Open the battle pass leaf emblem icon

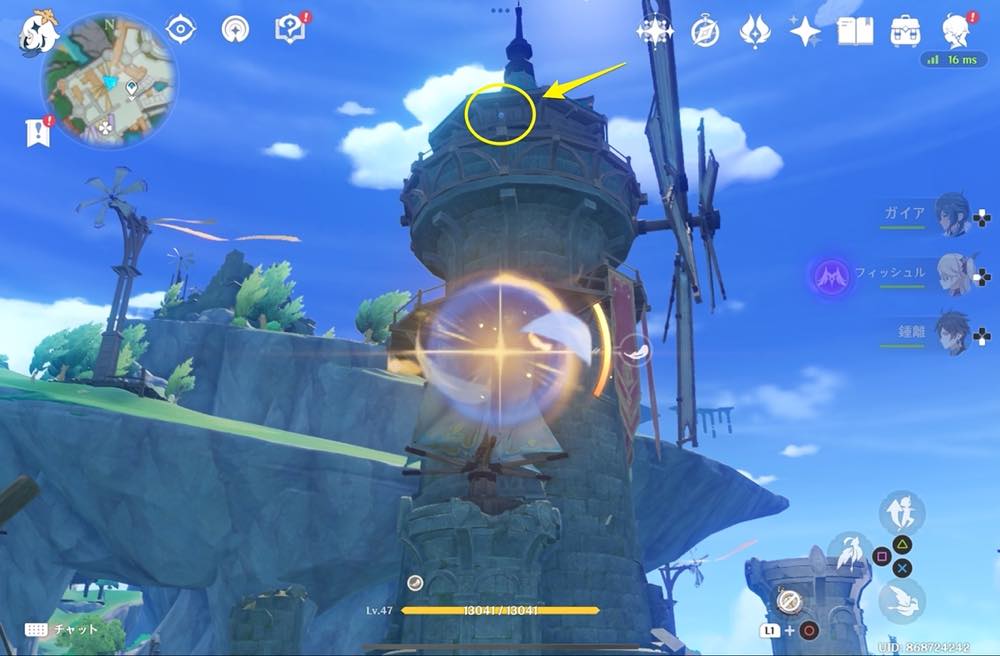754,31
